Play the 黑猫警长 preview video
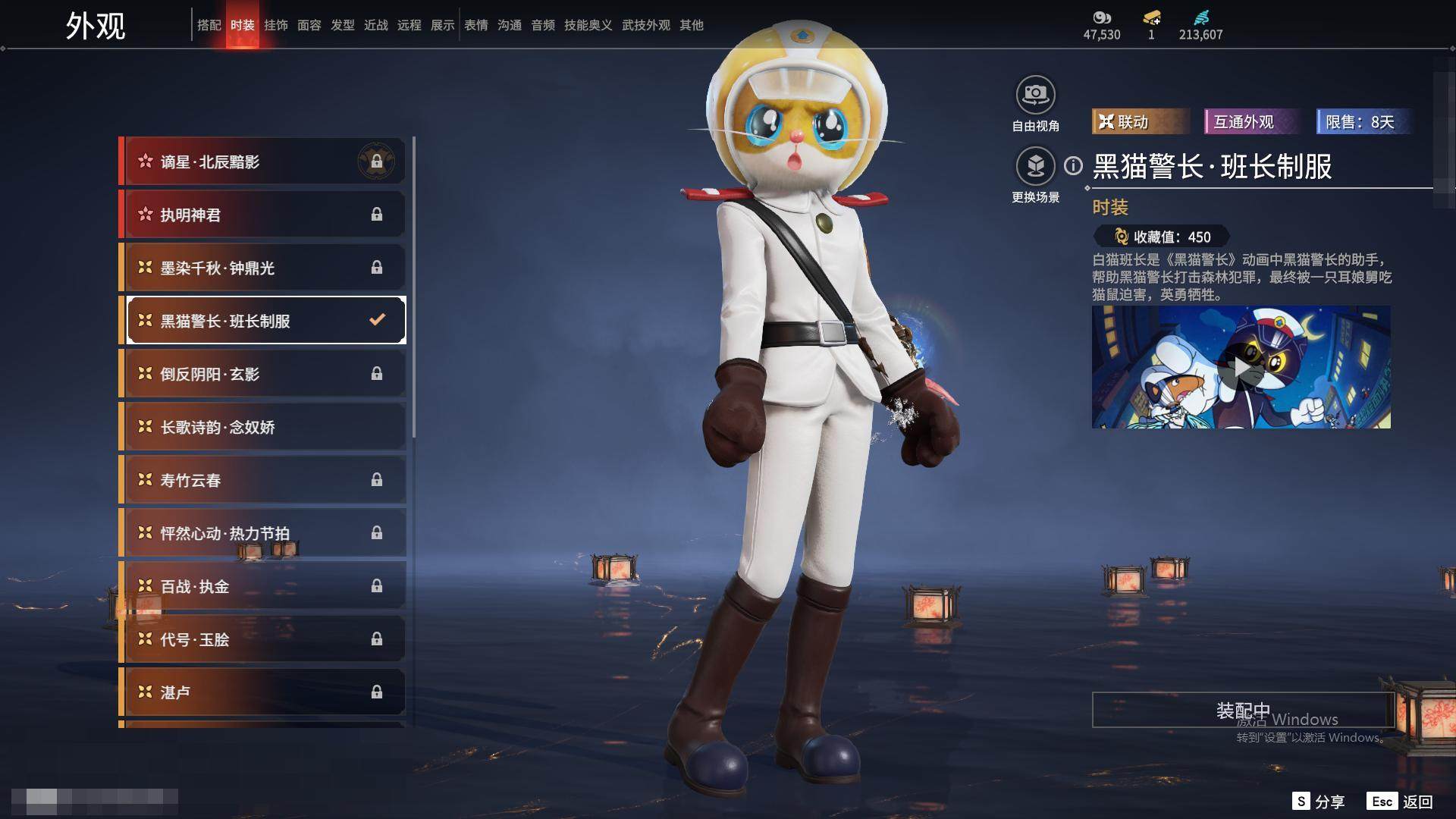This screenshot has height=819, width=1456. point(1241,367)
